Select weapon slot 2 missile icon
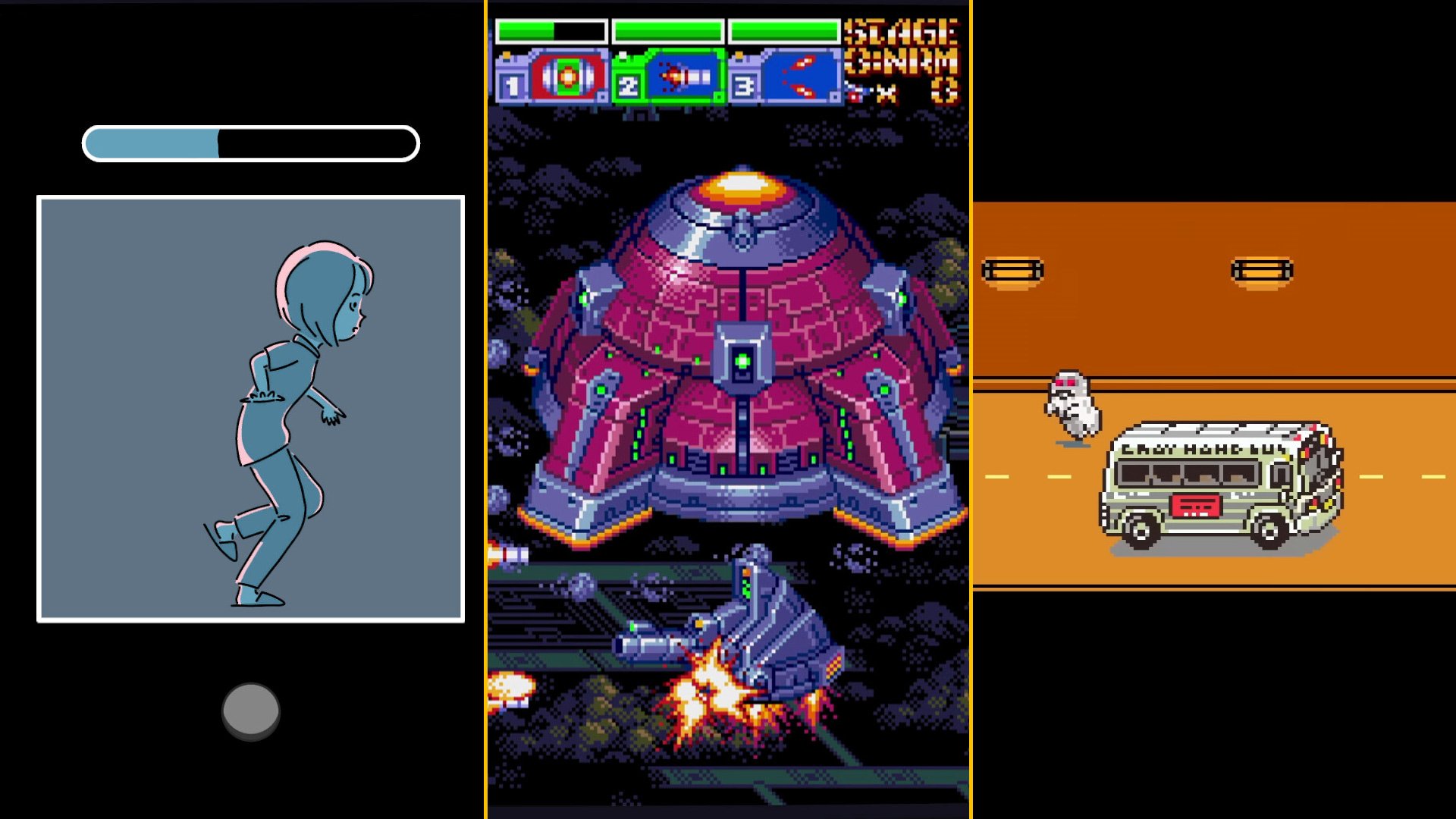This screenshot has width=1456, height=819. [x=679, y=74]
